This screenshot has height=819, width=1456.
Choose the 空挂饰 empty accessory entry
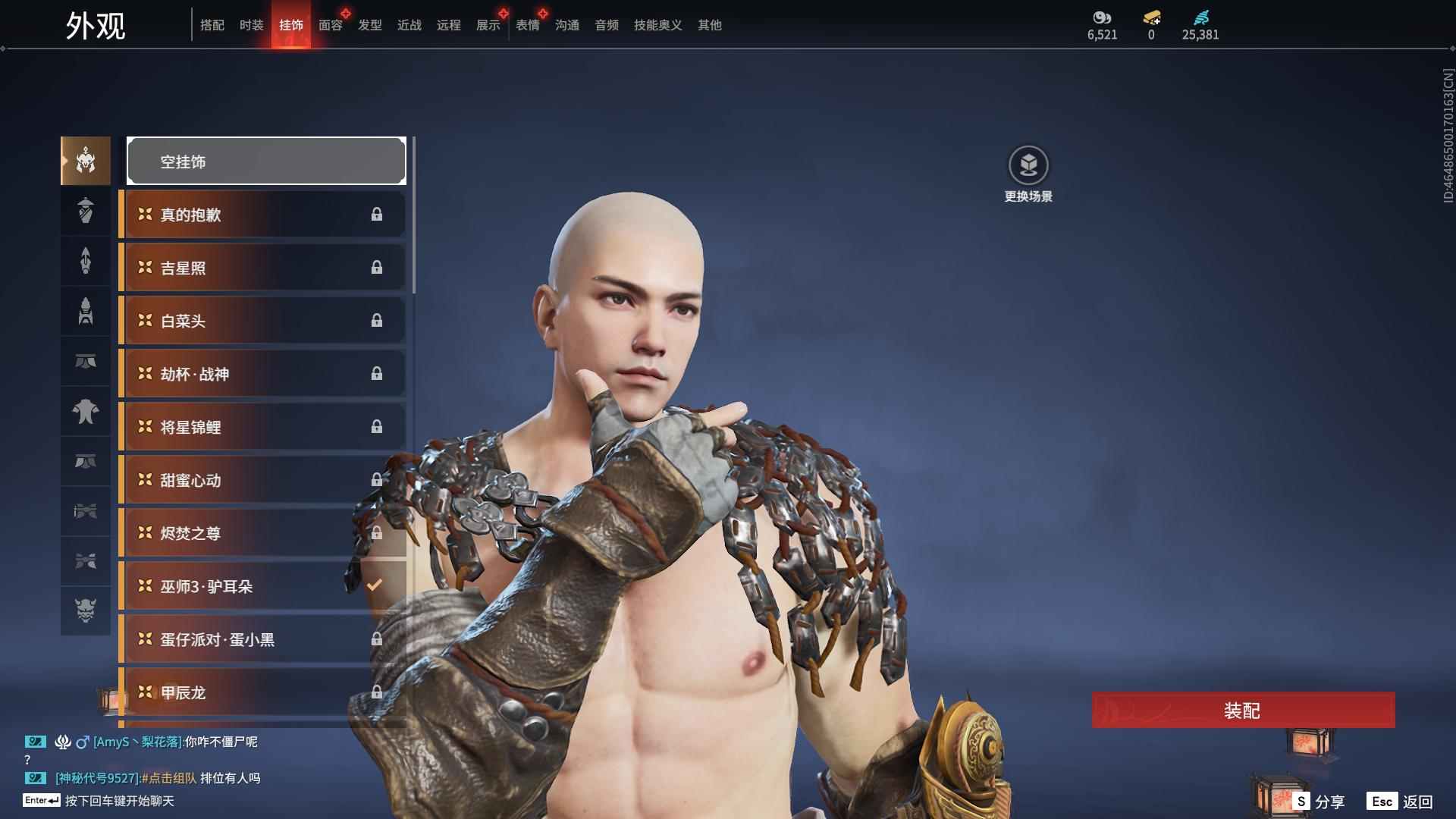(x=266, y=161)
